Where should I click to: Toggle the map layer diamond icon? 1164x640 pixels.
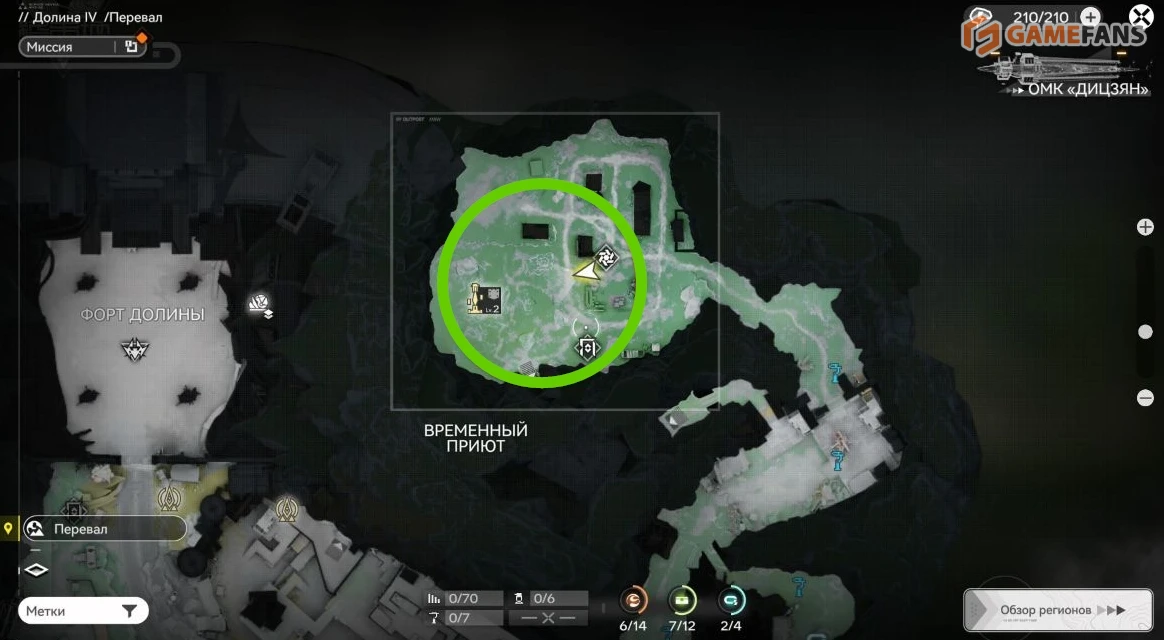point(36,570)
